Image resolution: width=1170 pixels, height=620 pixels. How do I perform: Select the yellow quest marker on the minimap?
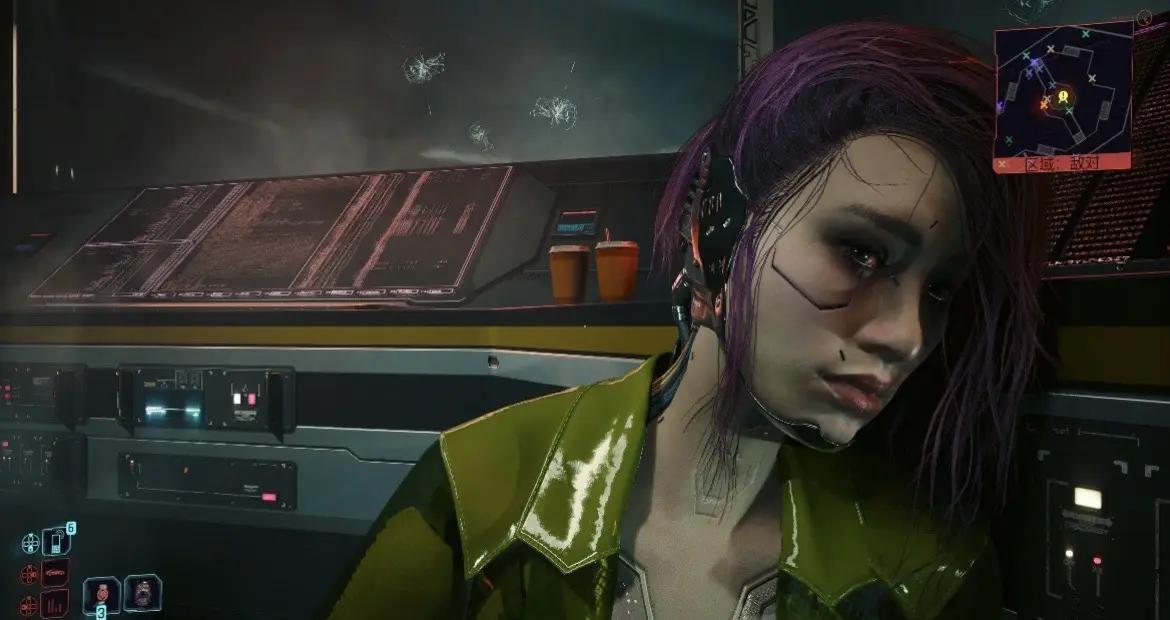click(x=1063, y=97)
